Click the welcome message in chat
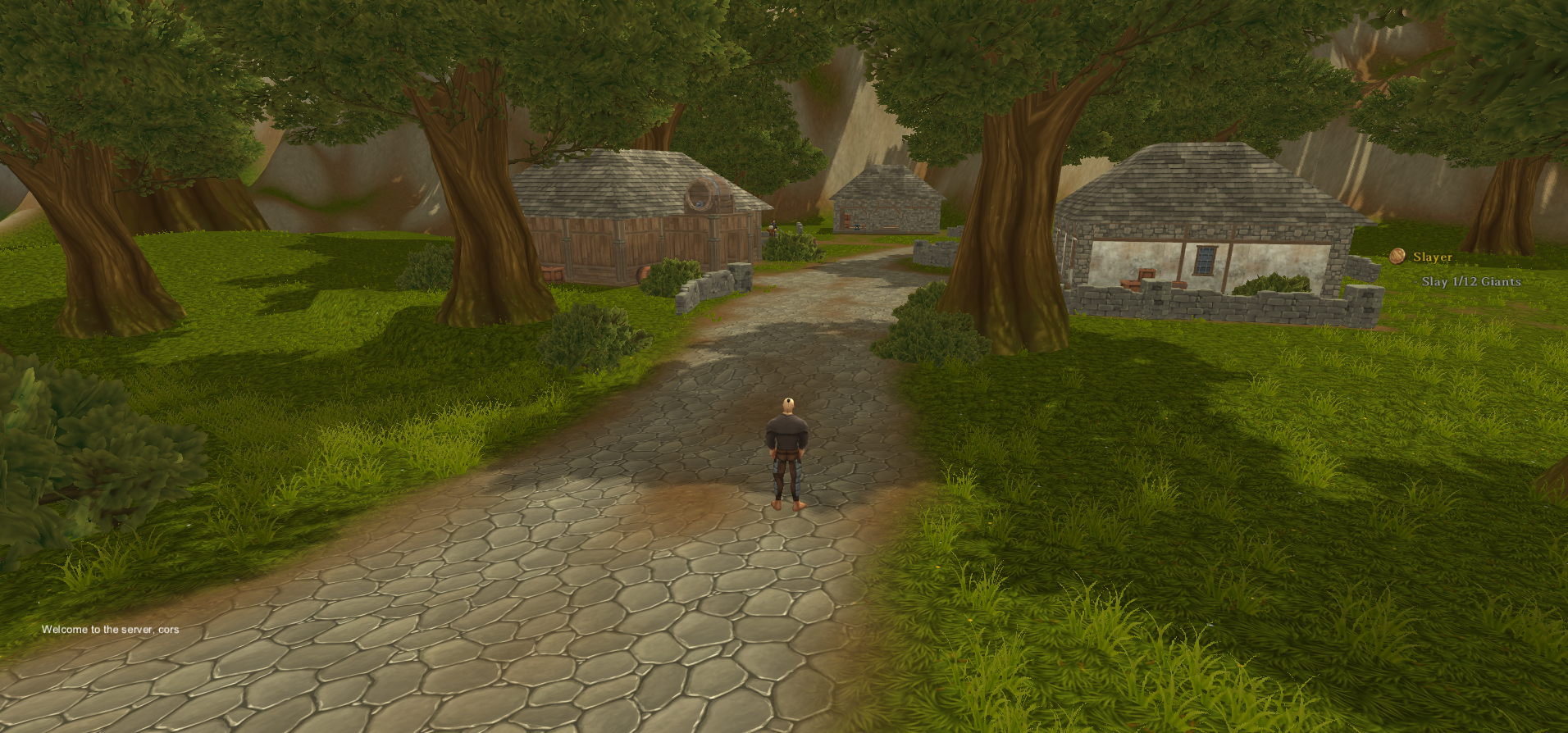1568x733 pixels. pos(110,630)
